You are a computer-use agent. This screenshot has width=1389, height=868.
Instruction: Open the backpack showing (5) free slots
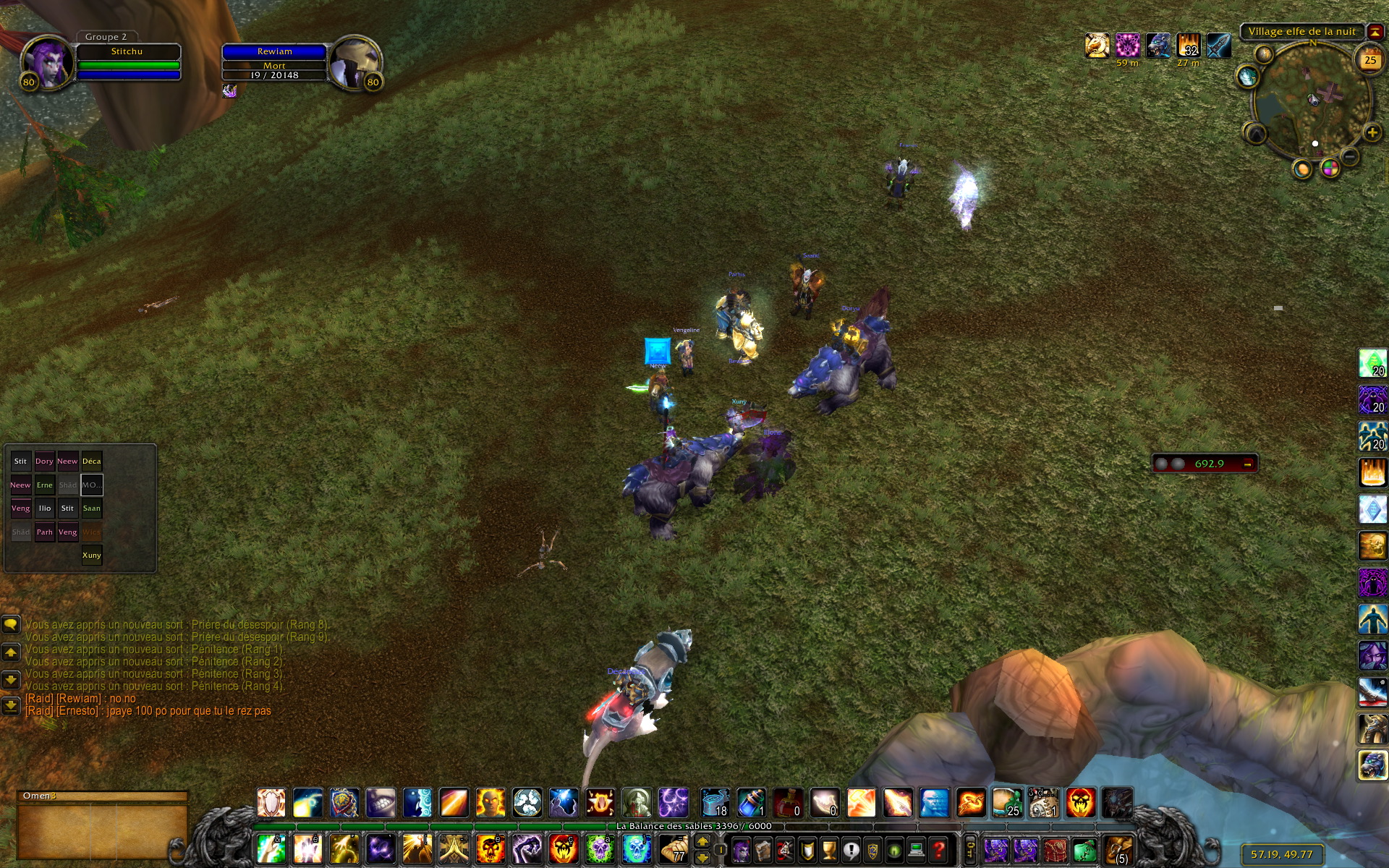coord(1118,850)
